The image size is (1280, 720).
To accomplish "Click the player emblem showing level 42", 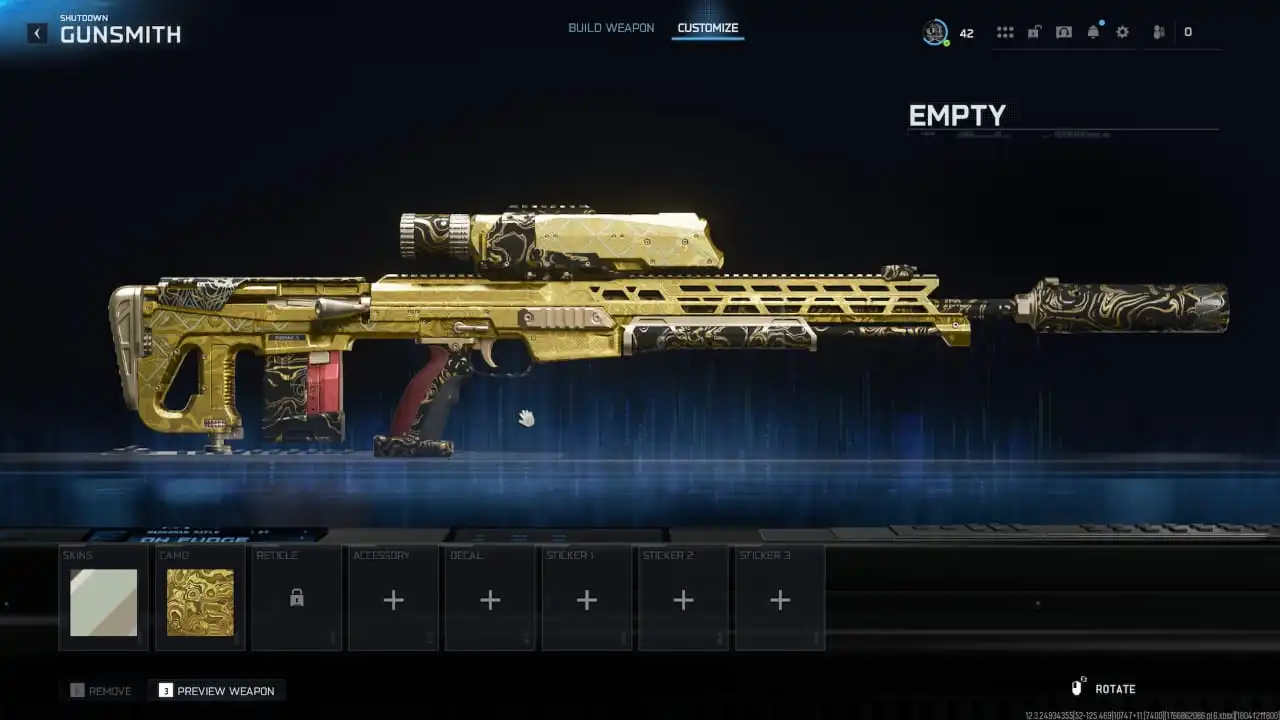I will pyautogui.click(x=937, y=31).
